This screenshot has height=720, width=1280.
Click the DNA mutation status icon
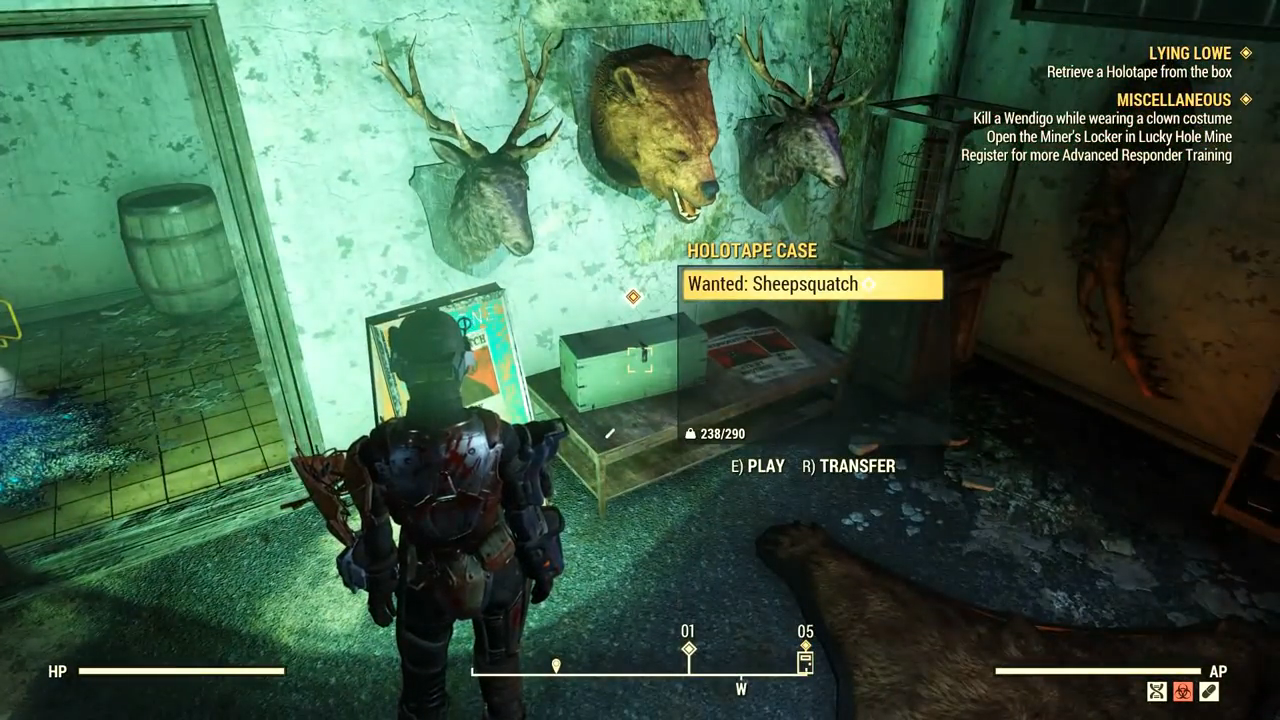click(x=1157, y=691)
